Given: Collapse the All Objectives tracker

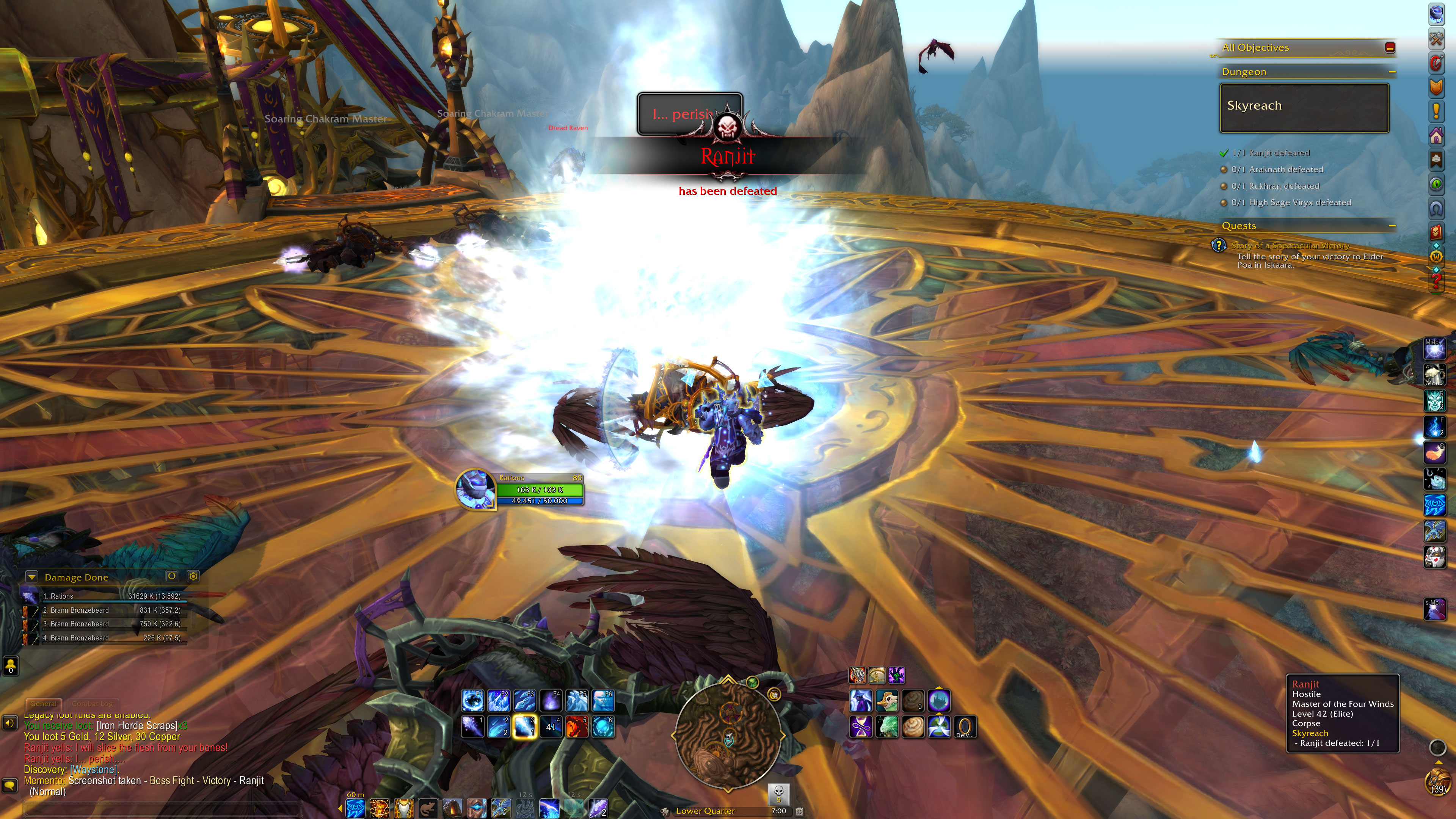Looking at the screenshot, I should (x=1390, y=47).
